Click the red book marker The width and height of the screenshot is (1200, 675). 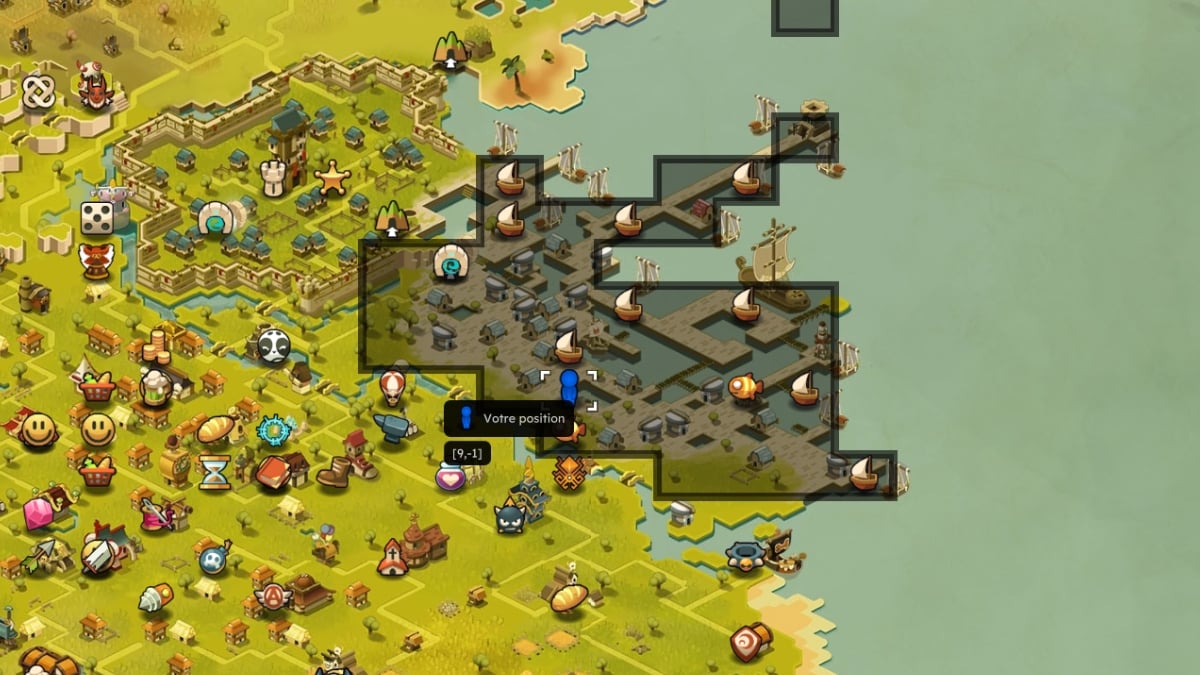point(272,471)
